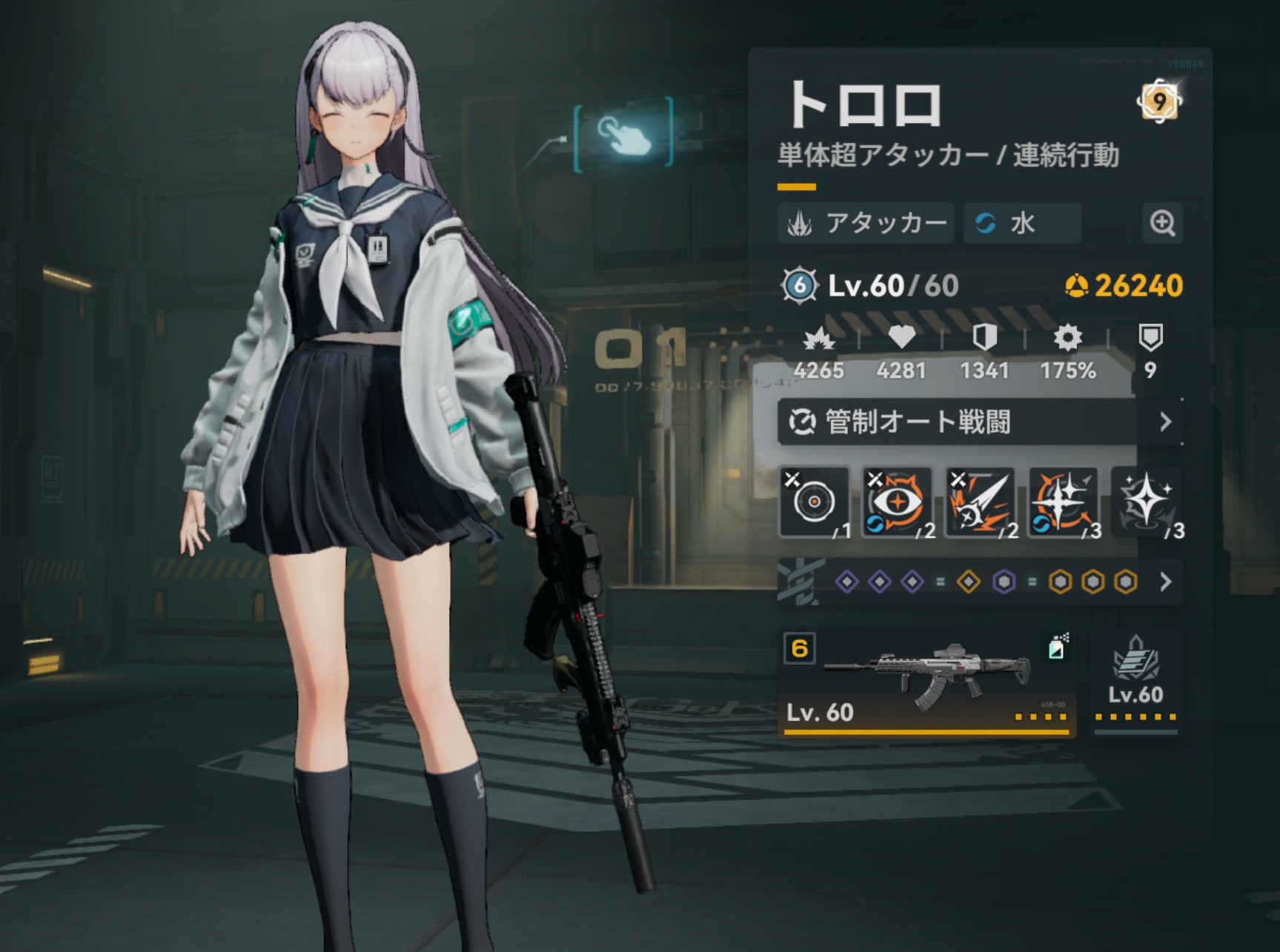Select the shield stat showing 9
This screenshot has height=952, width=1280.
click(x=1150, y=351)
